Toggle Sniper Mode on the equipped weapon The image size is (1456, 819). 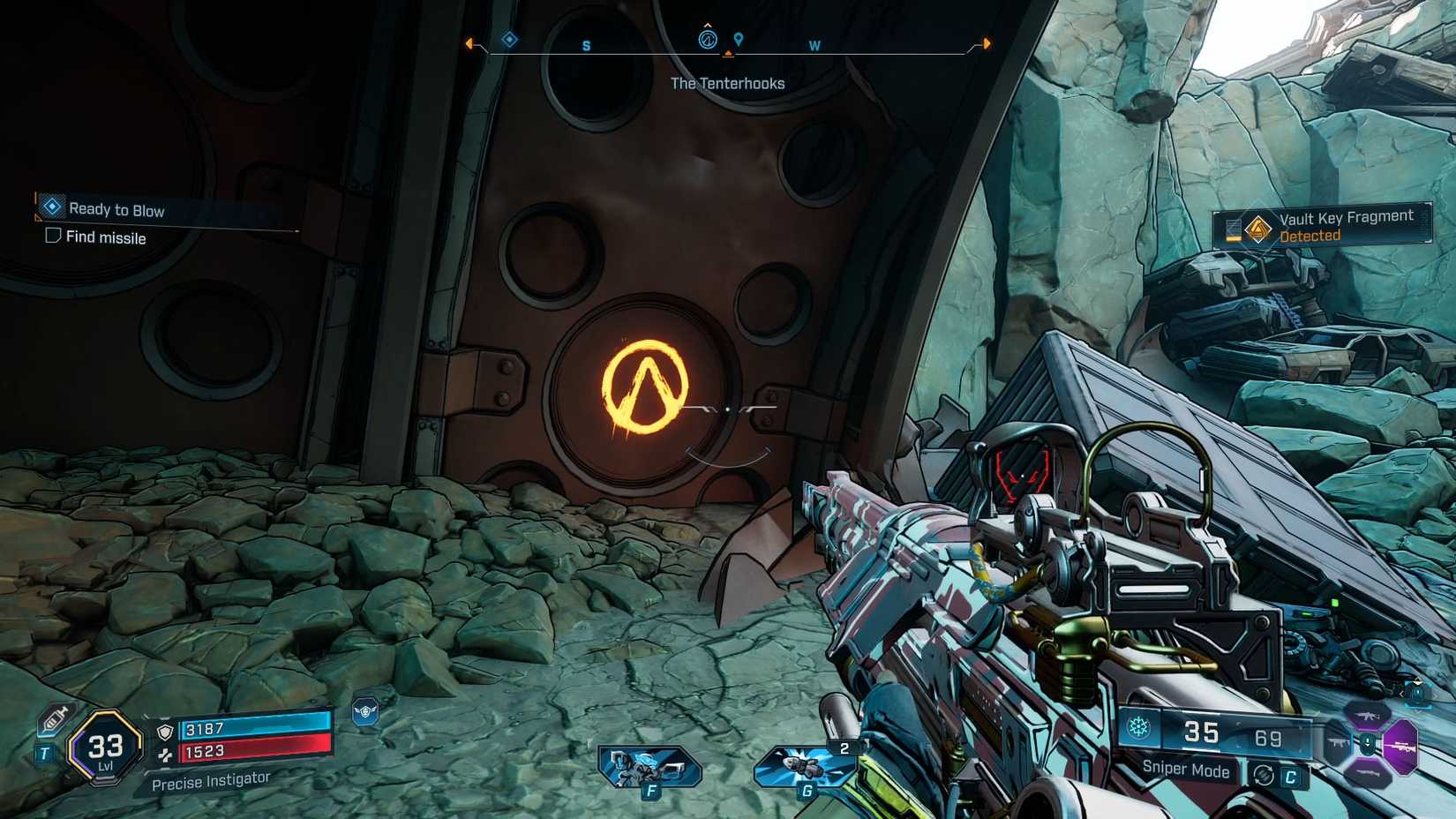pos(1186,770)
